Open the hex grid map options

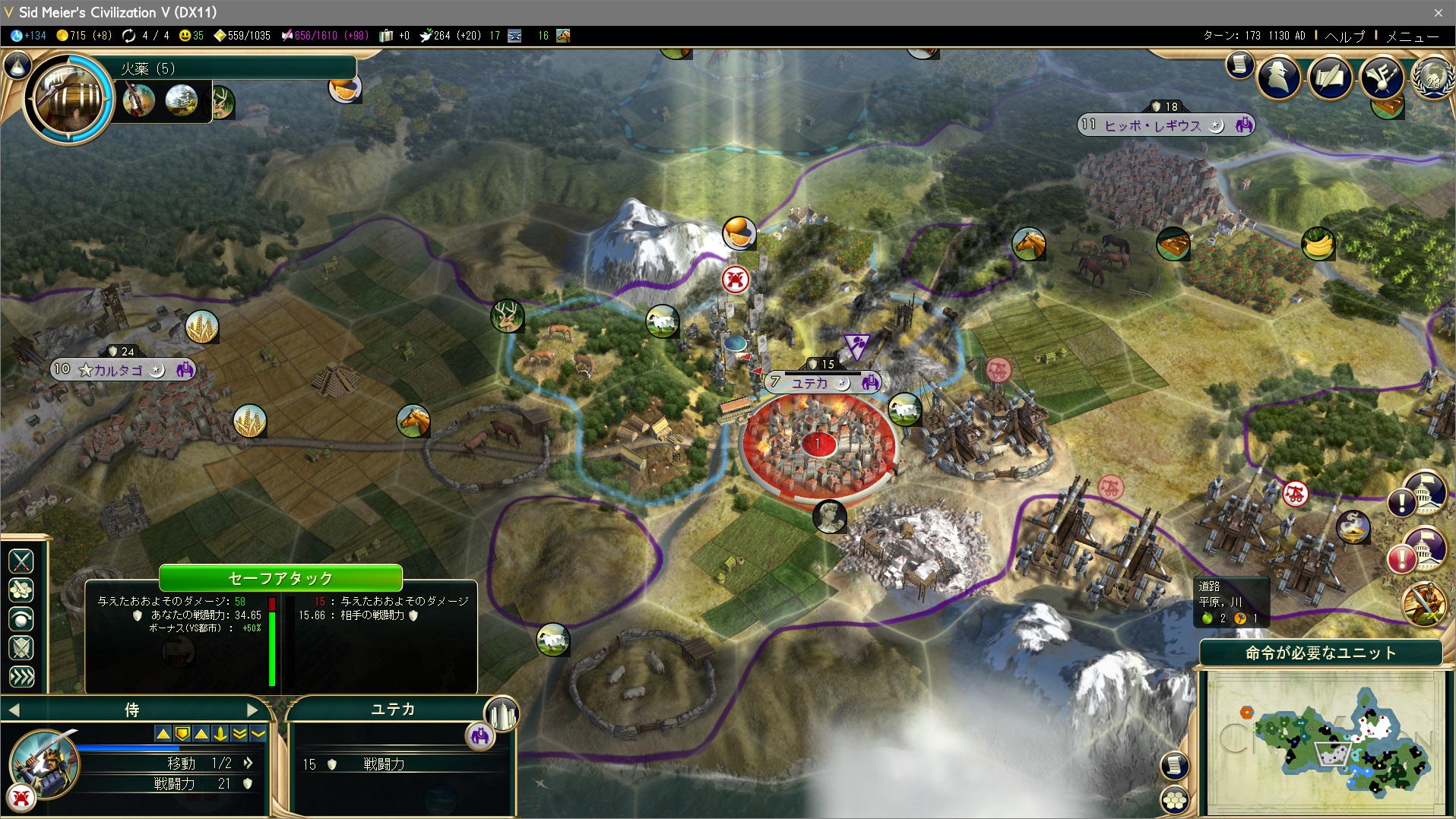1175,799
